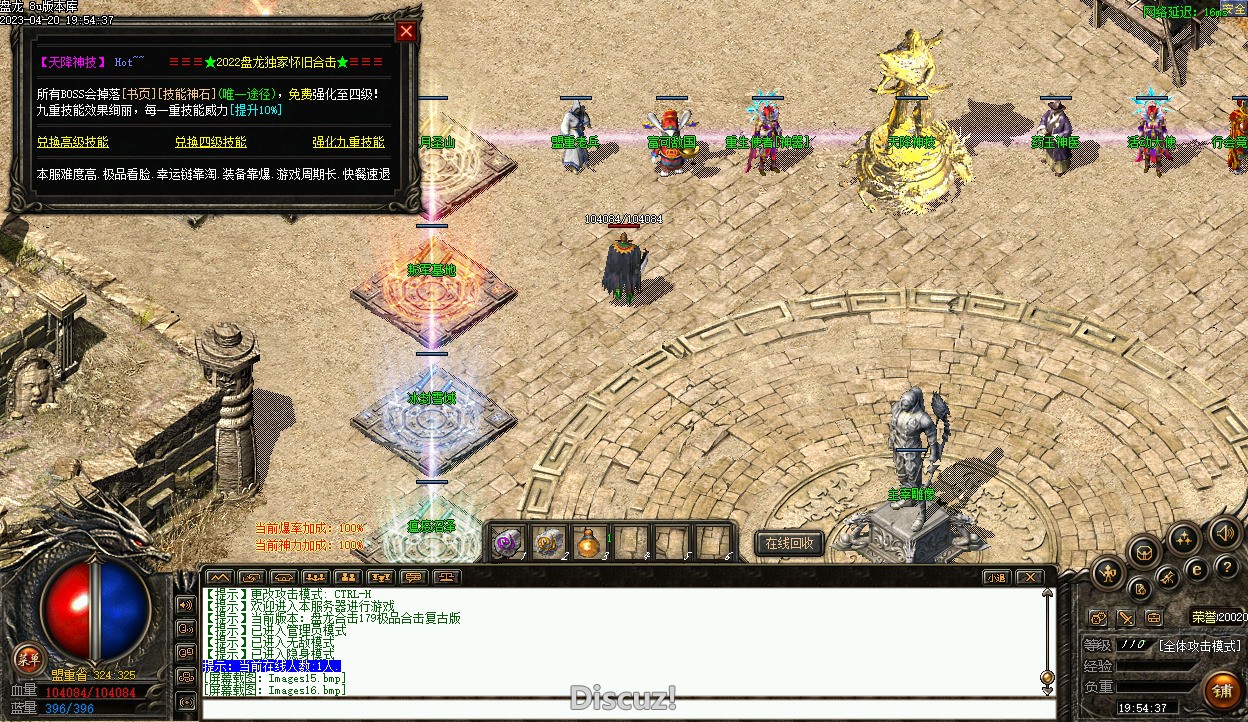Image resolution: width=1248 pixels, height=722 pixels.
Task: Click the 在线回收 button
Action: [x=789, y=543]
